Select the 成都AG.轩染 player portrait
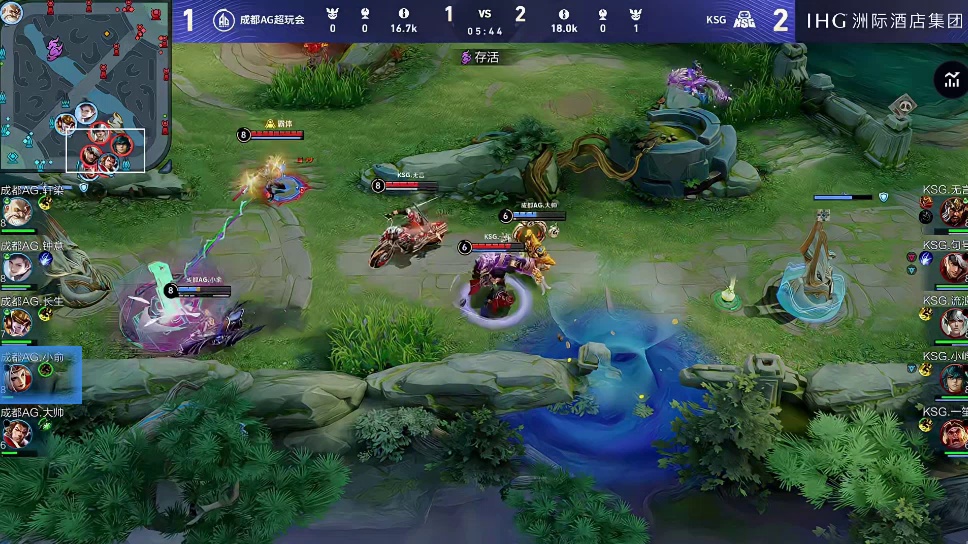This screenshot has height=544, width=968. (17, 212)
